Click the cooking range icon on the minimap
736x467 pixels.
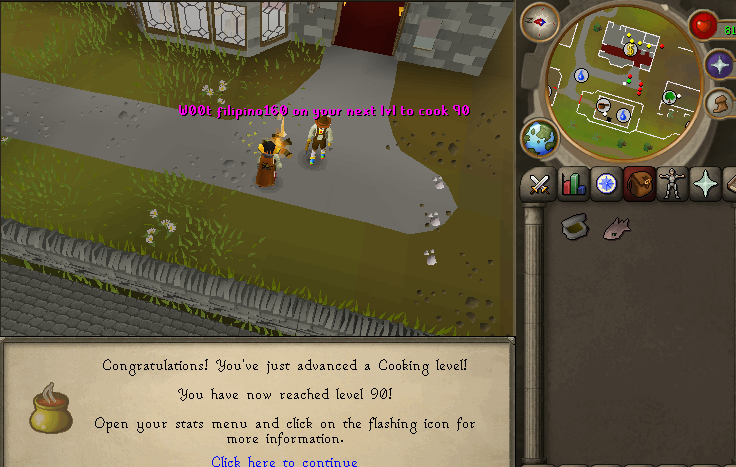tap(603, 103)
